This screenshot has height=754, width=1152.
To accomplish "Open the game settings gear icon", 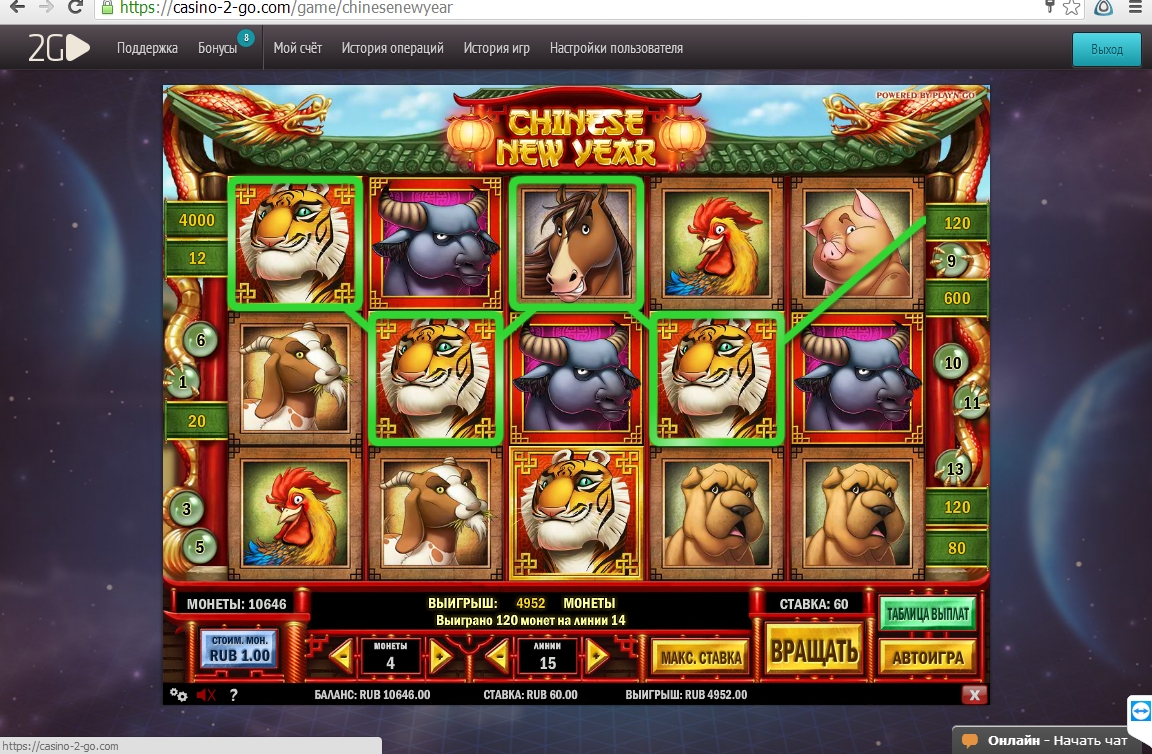I will click(179, 695).
